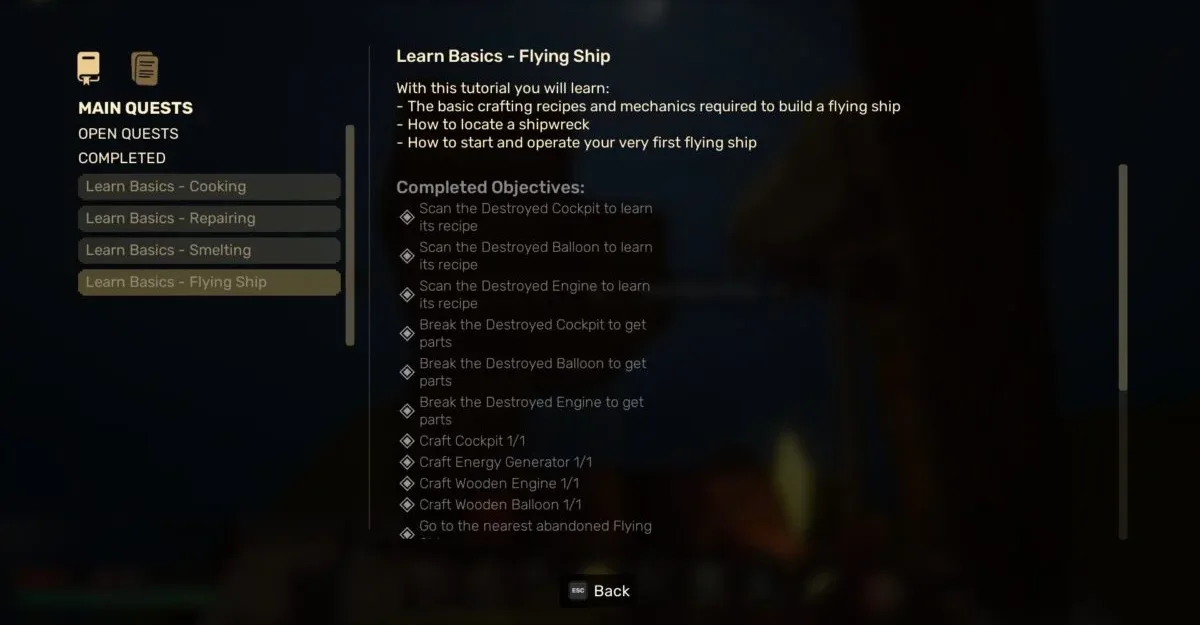Open the Learn Basics - Flying Ship quest
This screenshot has width=1200, height=625.
coord(209,283)
